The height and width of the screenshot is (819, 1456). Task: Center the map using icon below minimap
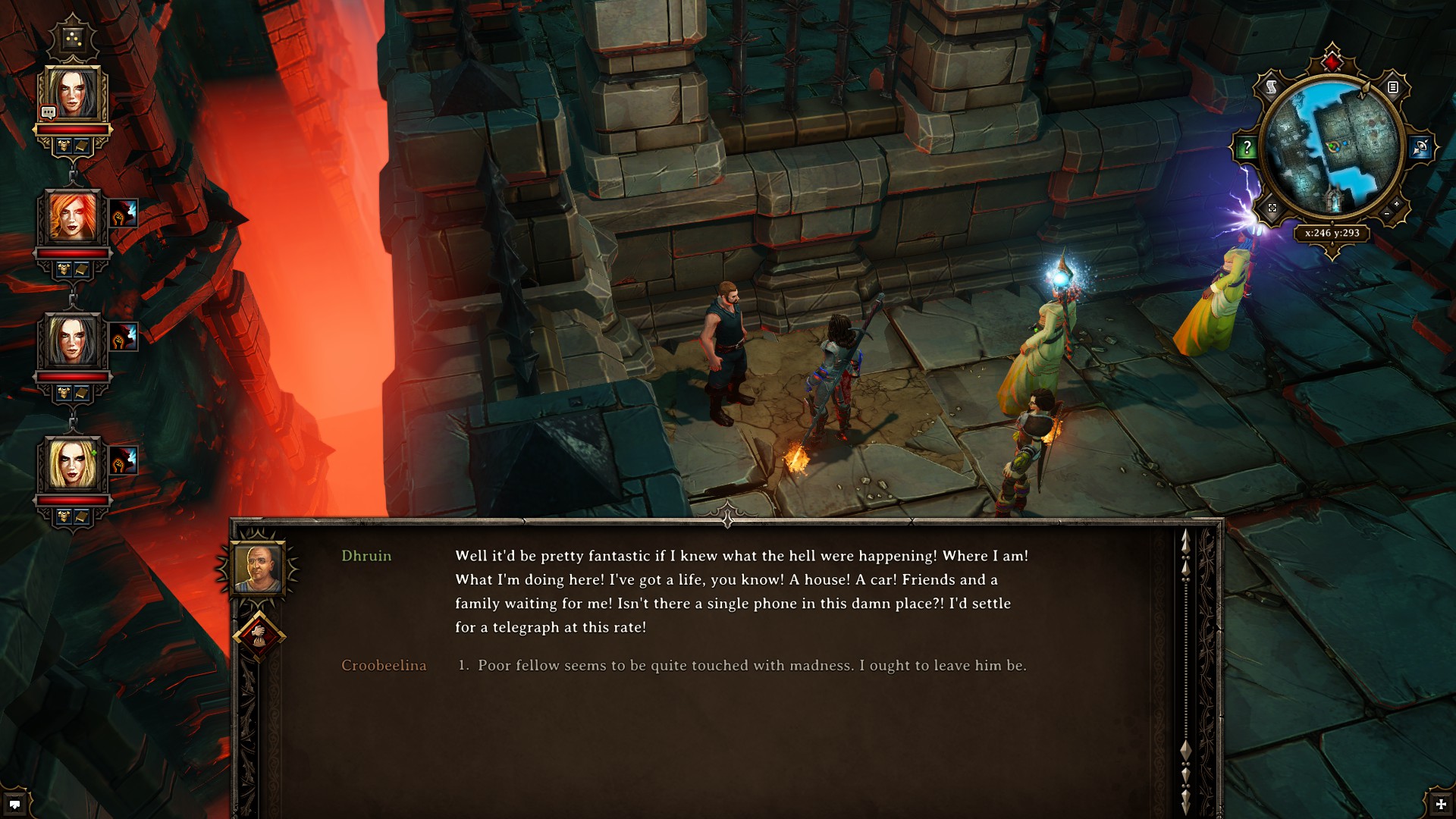tap(1271, 209)
